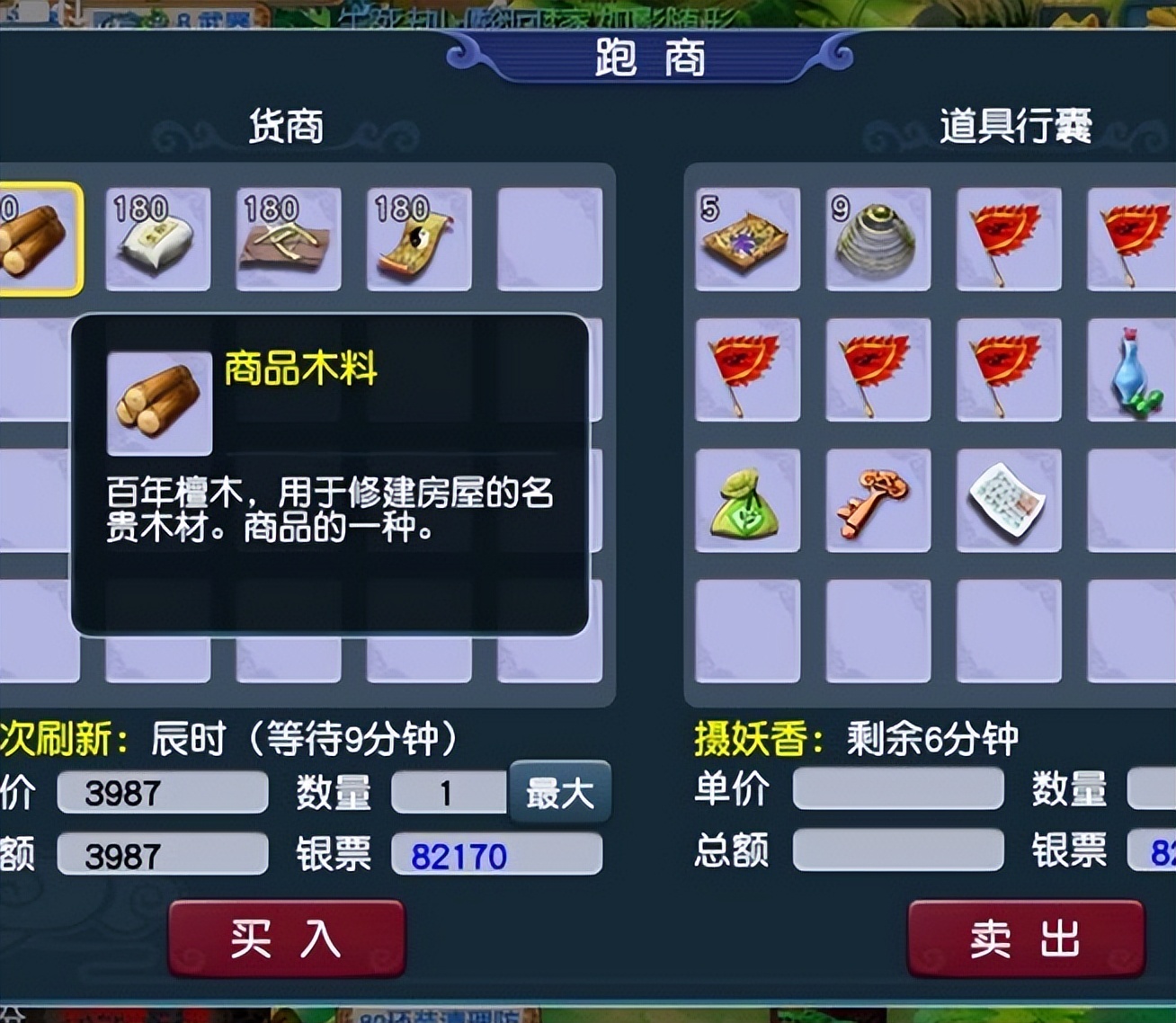Click the treasure map item with quantity 5
The height and width of the screenshot is (1023, 1176).
pos(747,240)
